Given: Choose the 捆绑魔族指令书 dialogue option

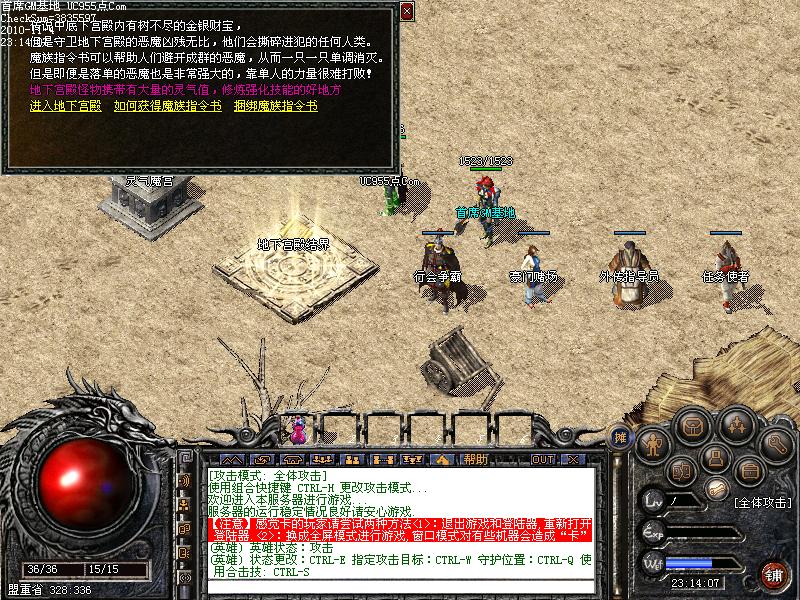Looking at the screenshot, I should point(275,105).
